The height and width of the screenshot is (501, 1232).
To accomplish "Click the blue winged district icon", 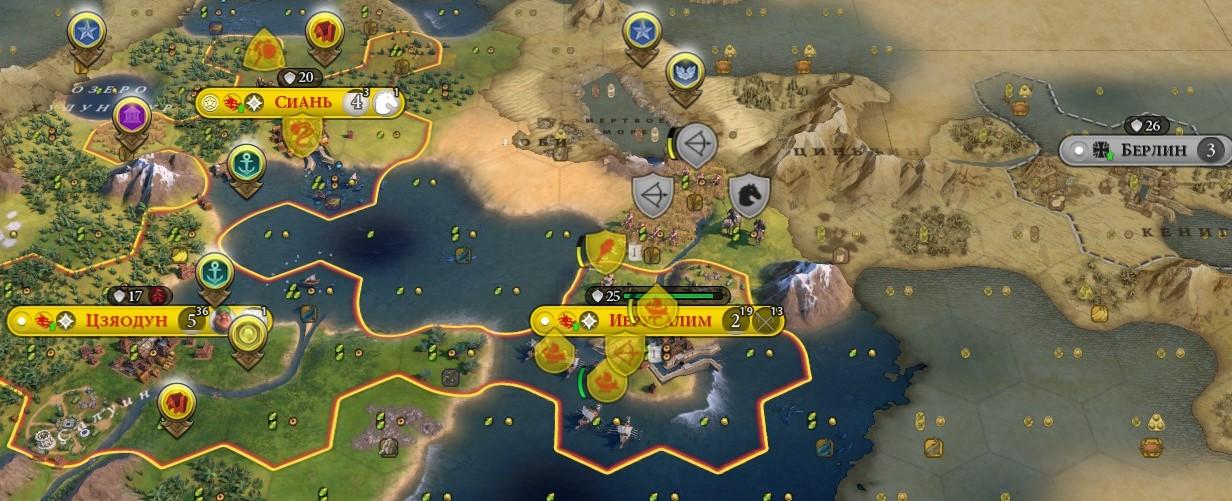I will pos(685,70).
